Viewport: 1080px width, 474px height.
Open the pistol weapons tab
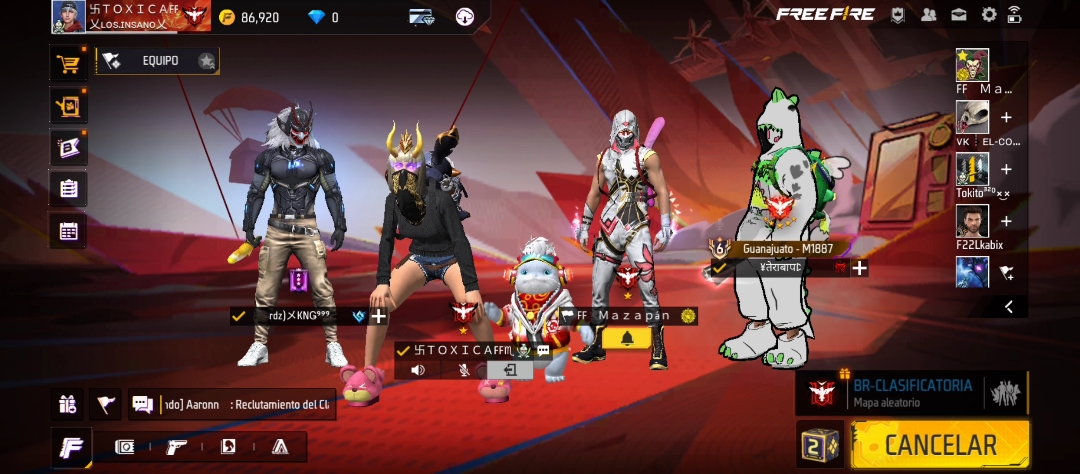coord(177,446)
